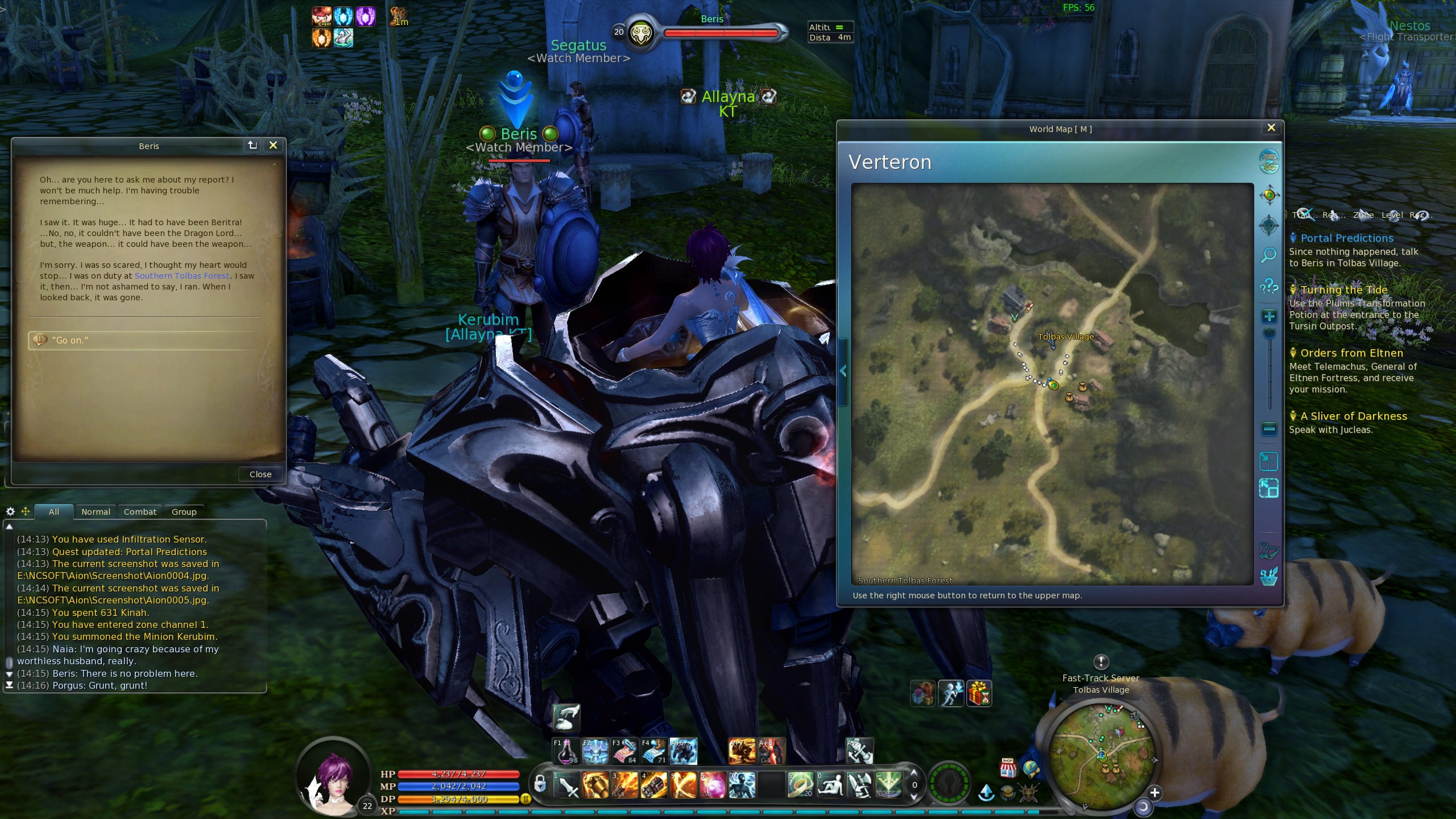
Task: Switch chat to the Combat tab
Action: (x=140, y=512)
